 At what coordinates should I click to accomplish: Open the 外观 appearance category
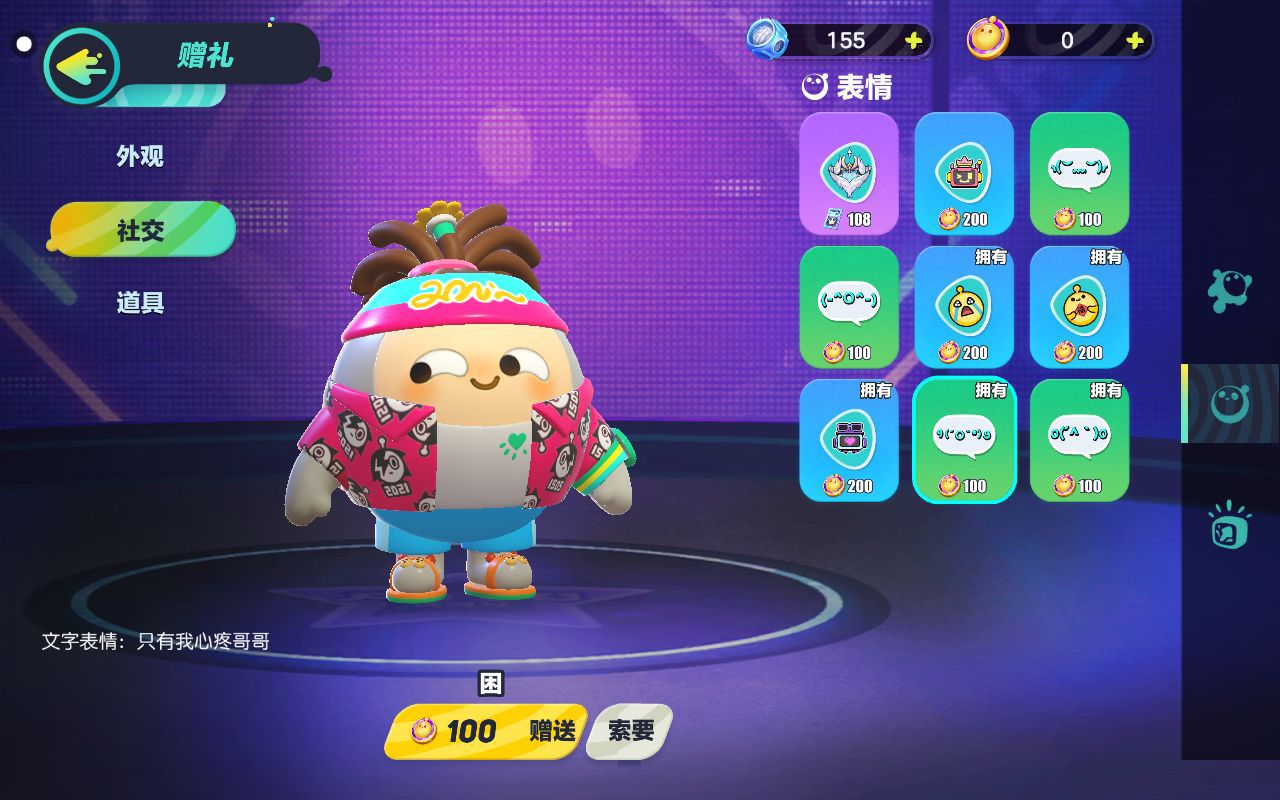coord(140,156)
